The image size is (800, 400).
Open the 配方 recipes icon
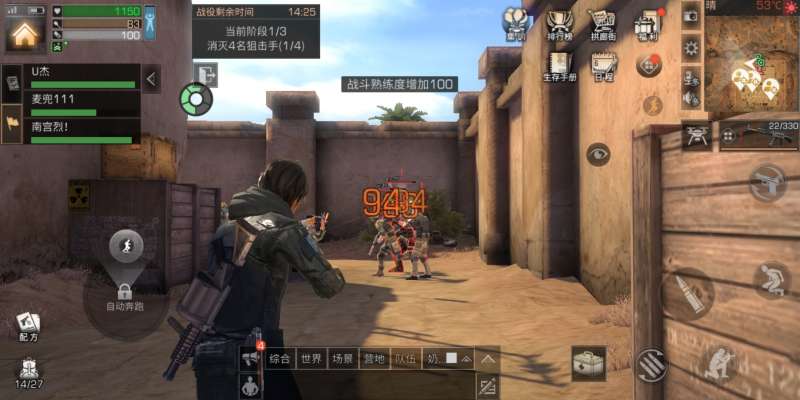(x=28, y=326)
